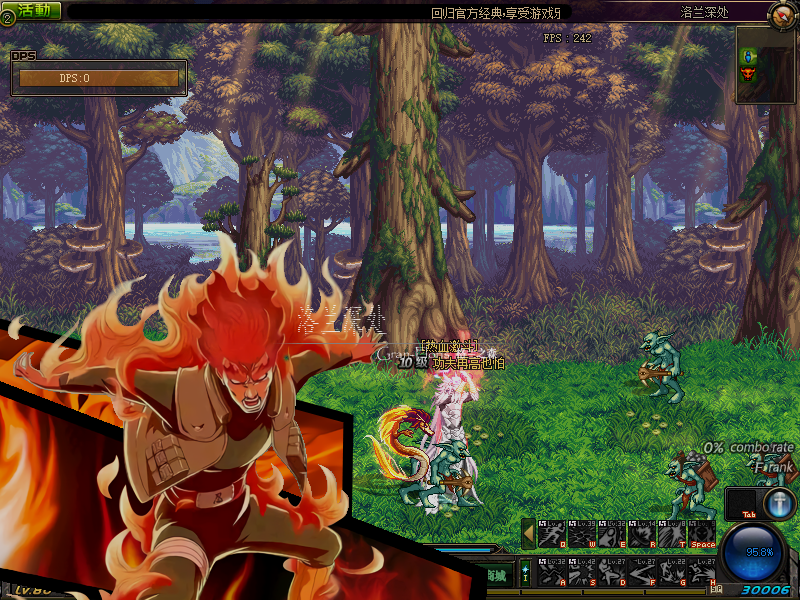
Task: Trigger the E key skill icon
Action: (612, 535)
